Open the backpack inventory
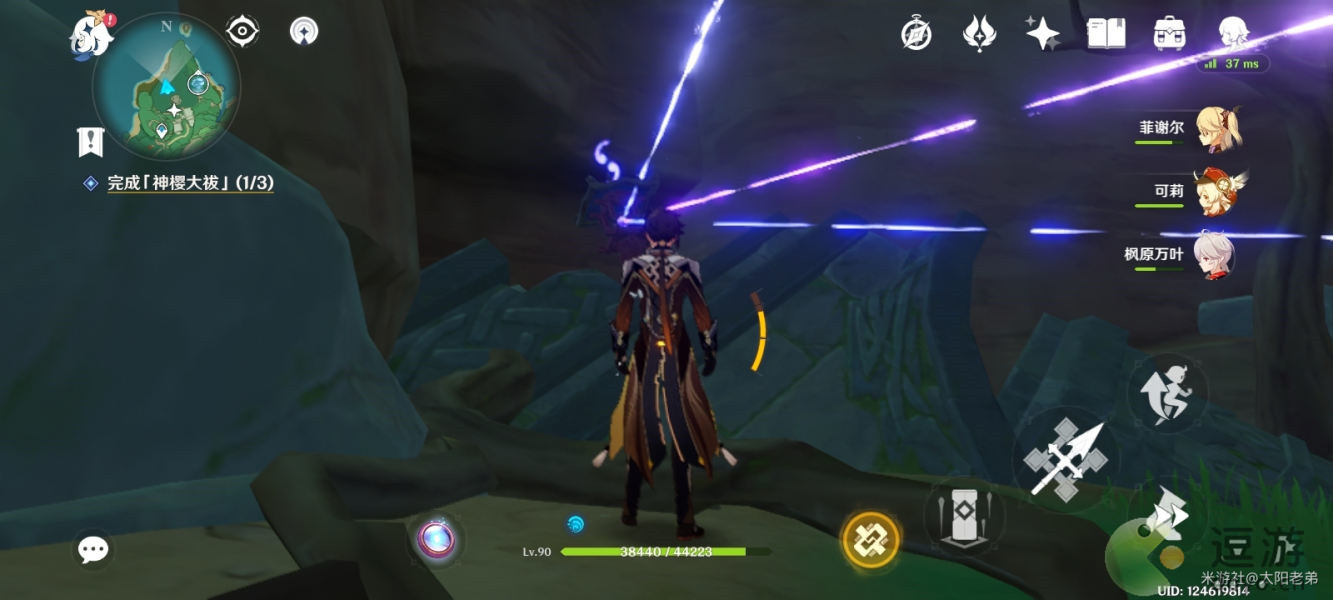Screen dimensions: 1333x600 pyautogui.click(x=1168, y=34)
